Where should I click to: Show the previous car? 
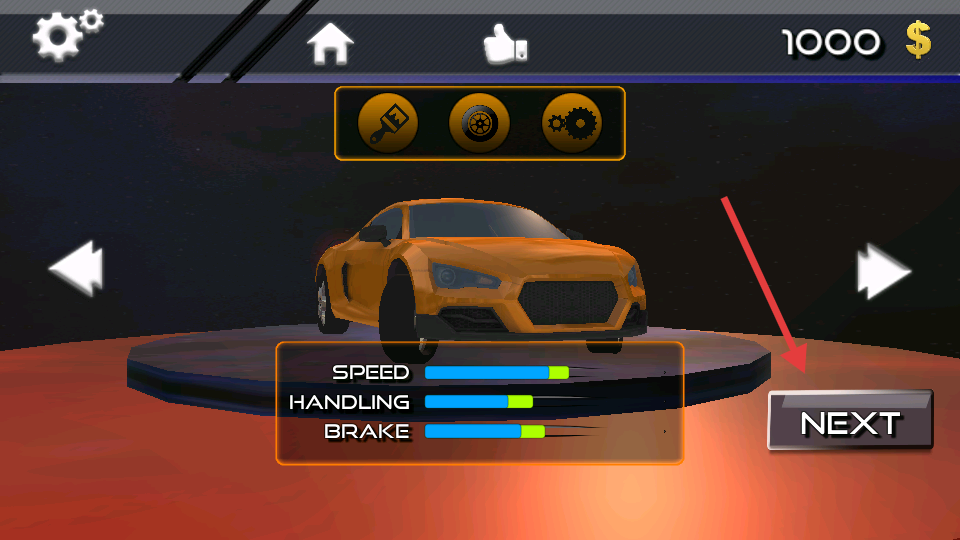[x=76, y=271]
